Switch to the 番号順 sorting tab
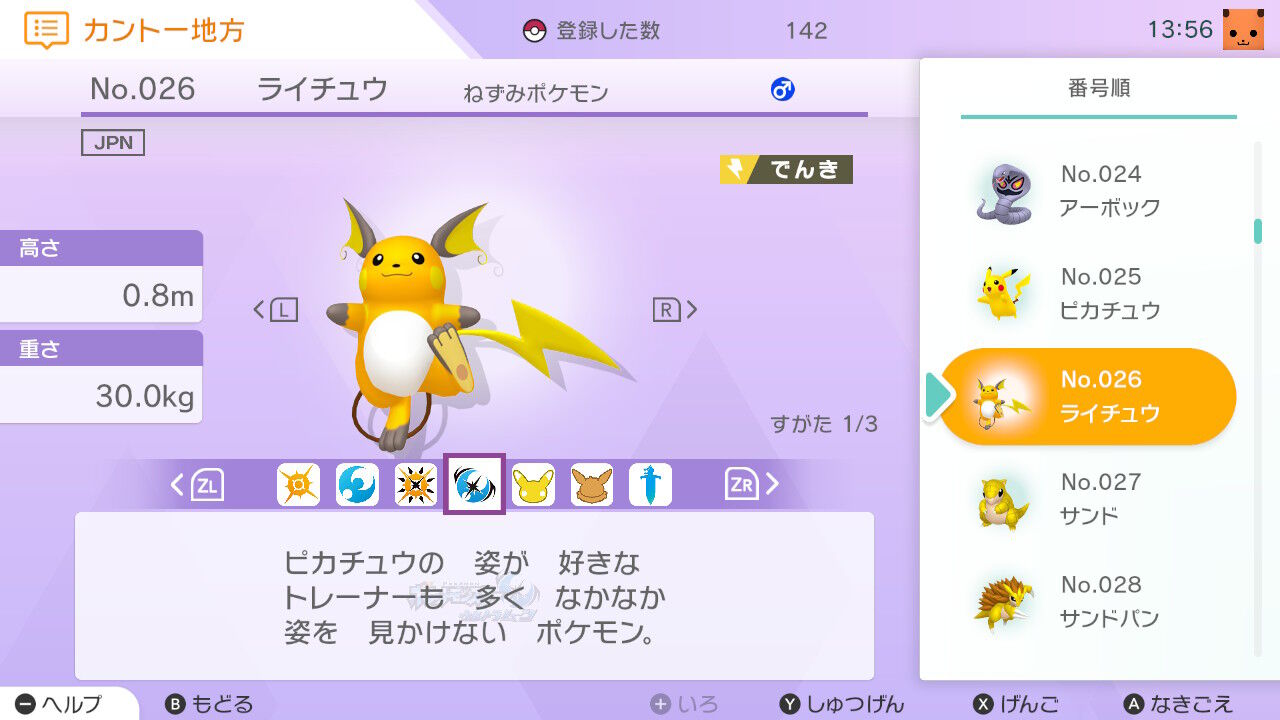Viewport: 1280px width, 720px height. [1098, 88]
